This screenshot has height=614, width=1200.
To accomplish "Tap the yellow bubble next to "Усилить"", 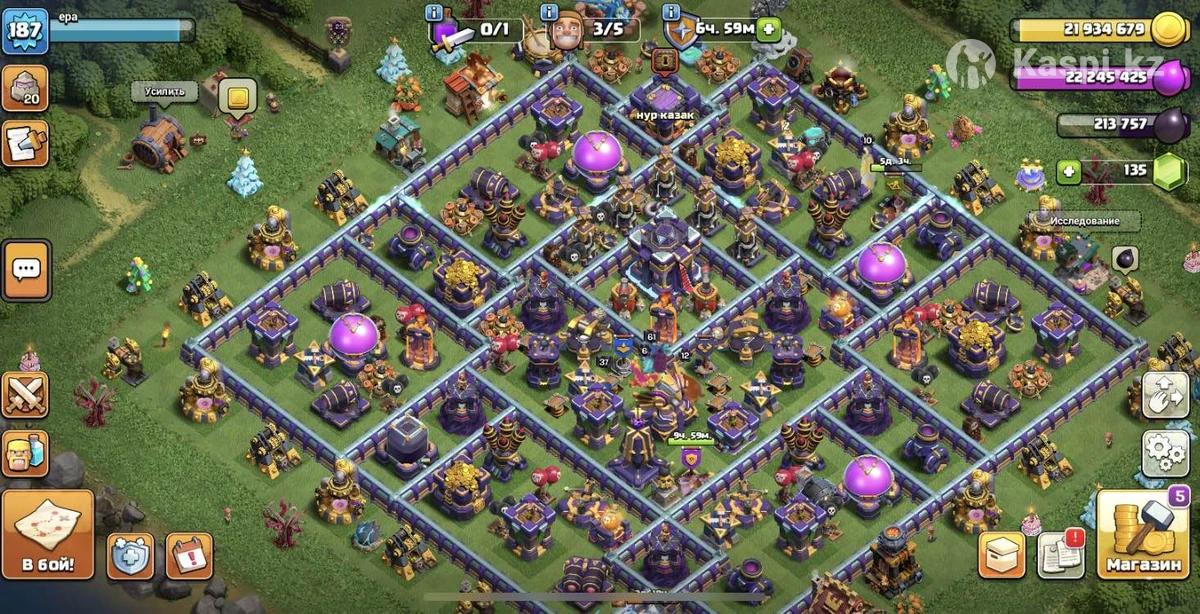I will (x=237, y=98).
